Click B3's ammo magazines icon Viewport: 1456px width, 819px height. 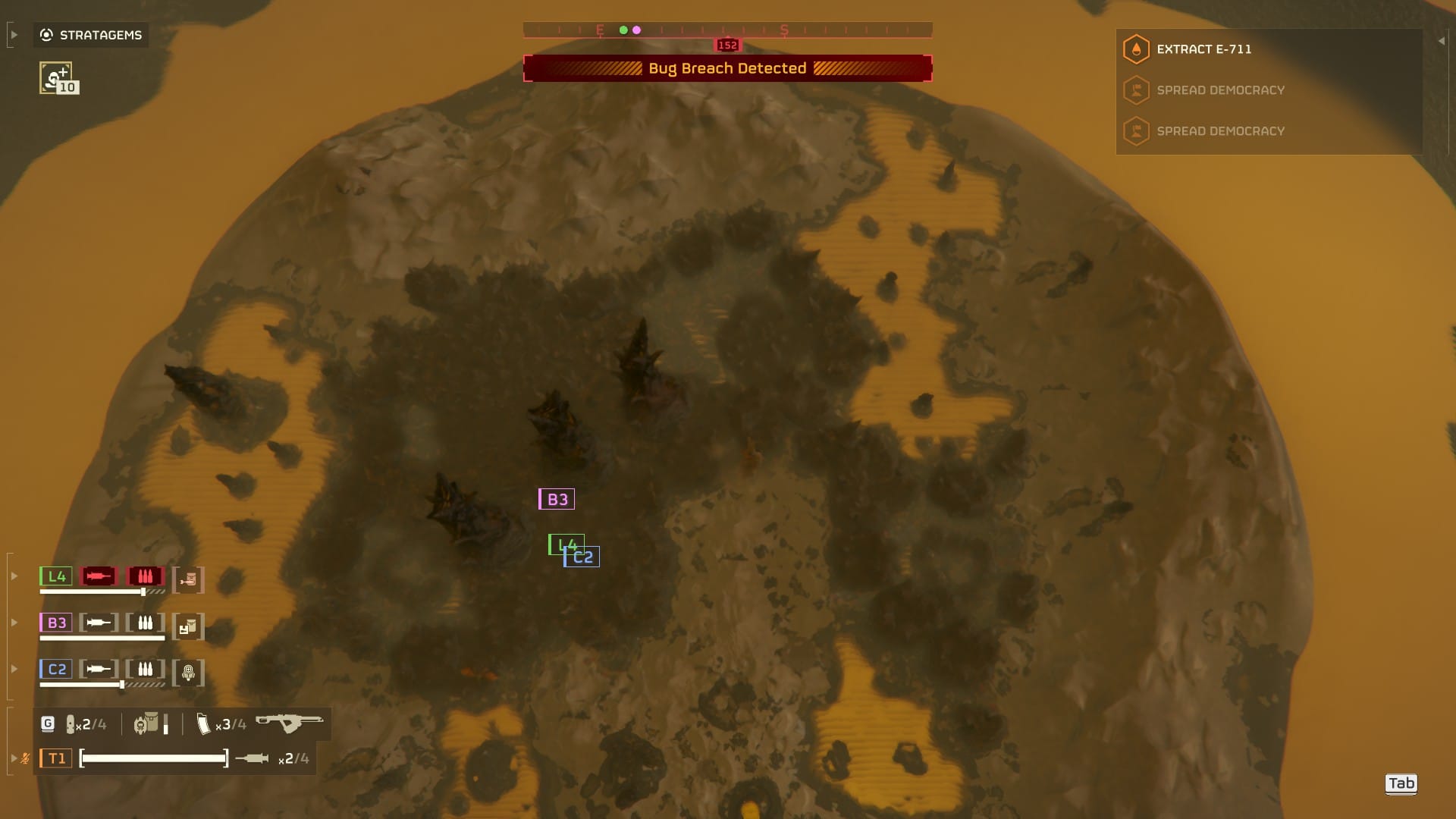(145, 623)
